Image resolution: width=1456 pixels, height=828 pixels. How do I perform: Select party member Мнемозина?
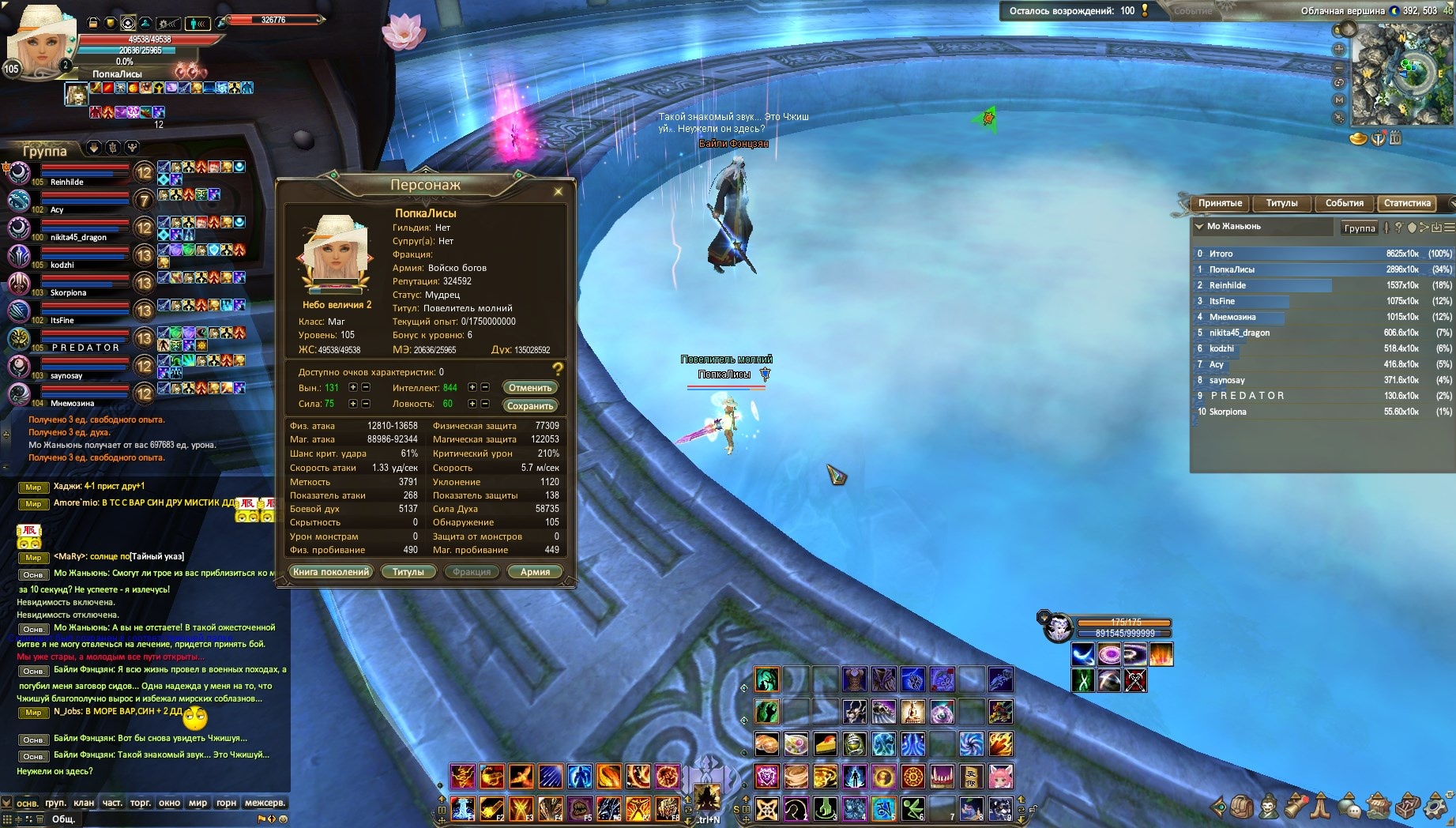click(x=73, y=403)
